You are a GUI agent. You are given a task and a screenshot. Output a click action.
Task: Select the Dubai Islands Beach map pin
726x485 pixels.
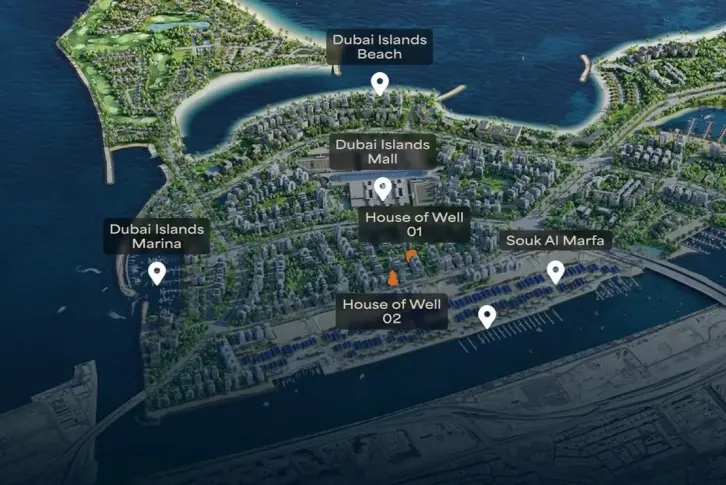pyautogui.click(x=379, y=83)
